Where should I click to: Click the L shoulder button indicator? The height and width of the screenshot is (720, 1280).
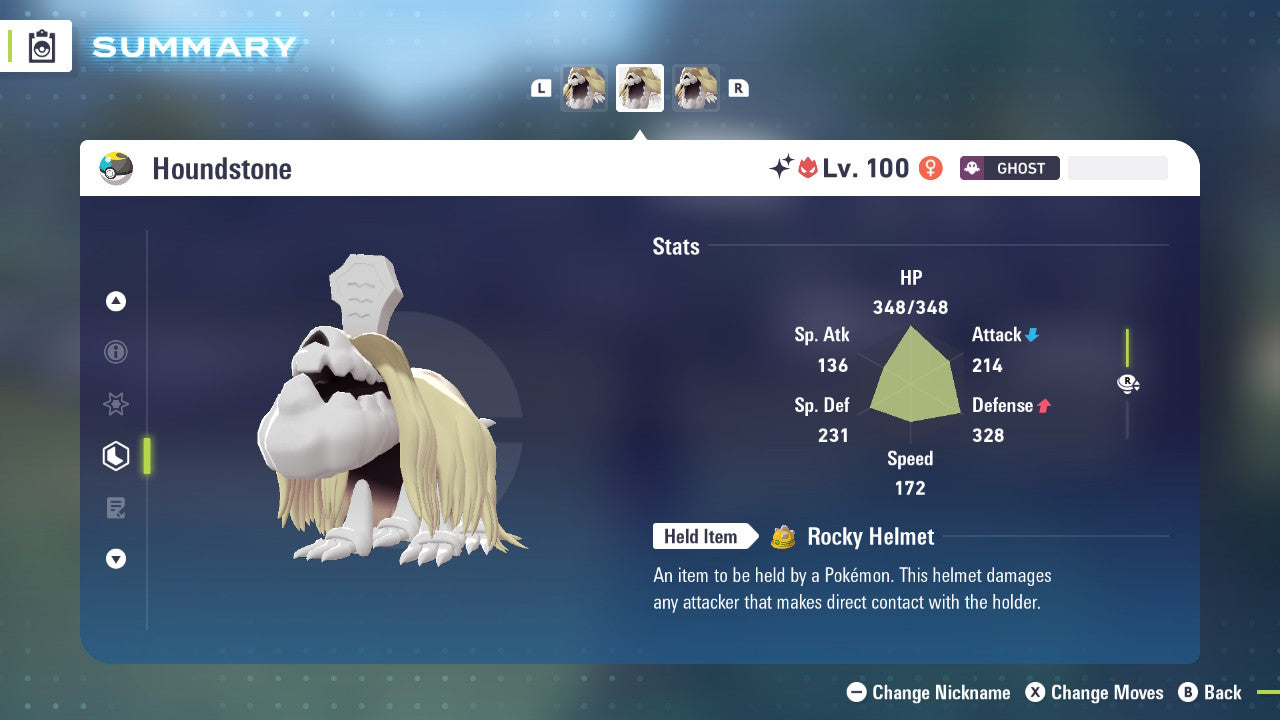541,87
